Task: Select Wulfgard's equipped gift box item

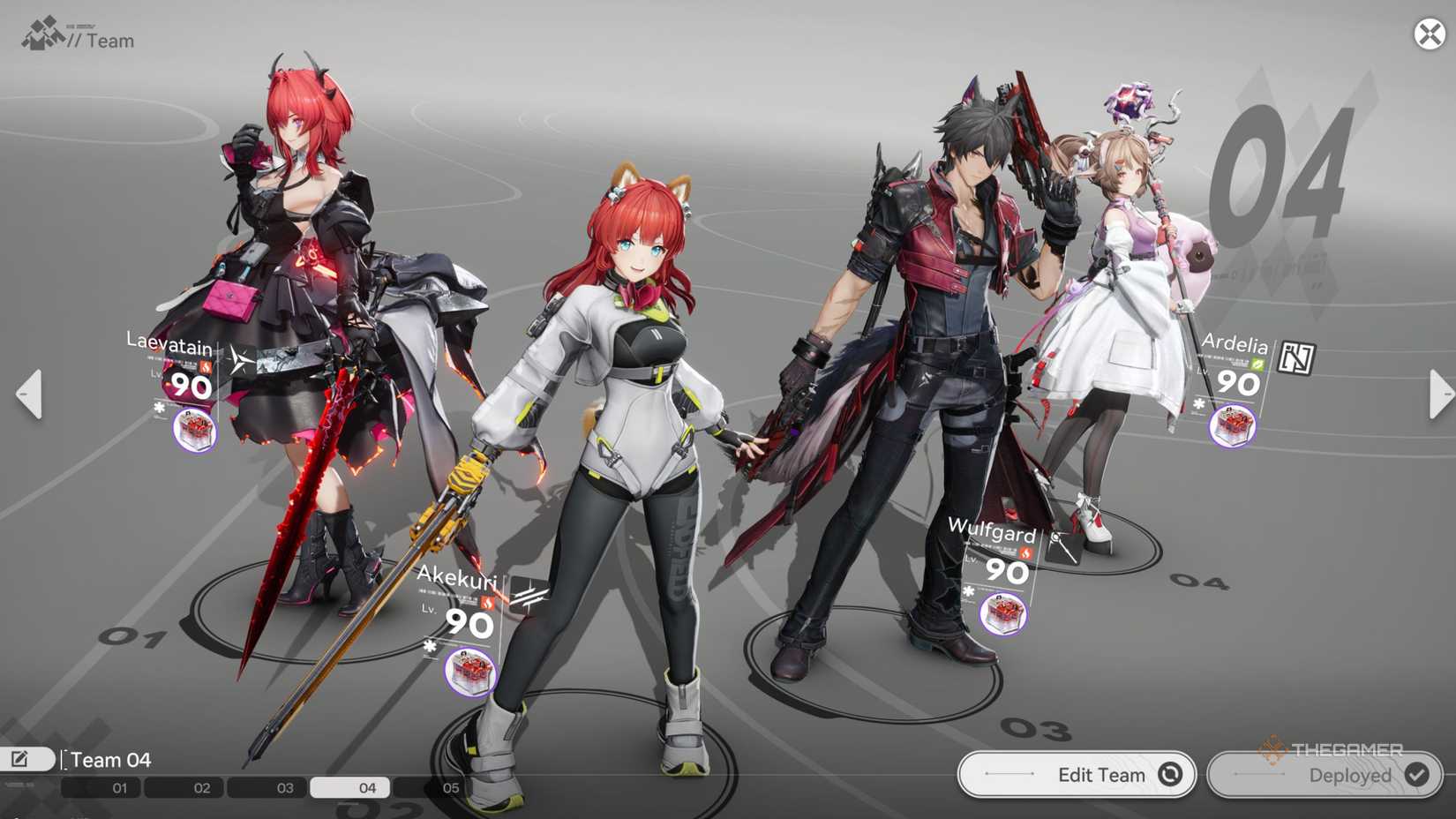Action: click(1002, 614)
